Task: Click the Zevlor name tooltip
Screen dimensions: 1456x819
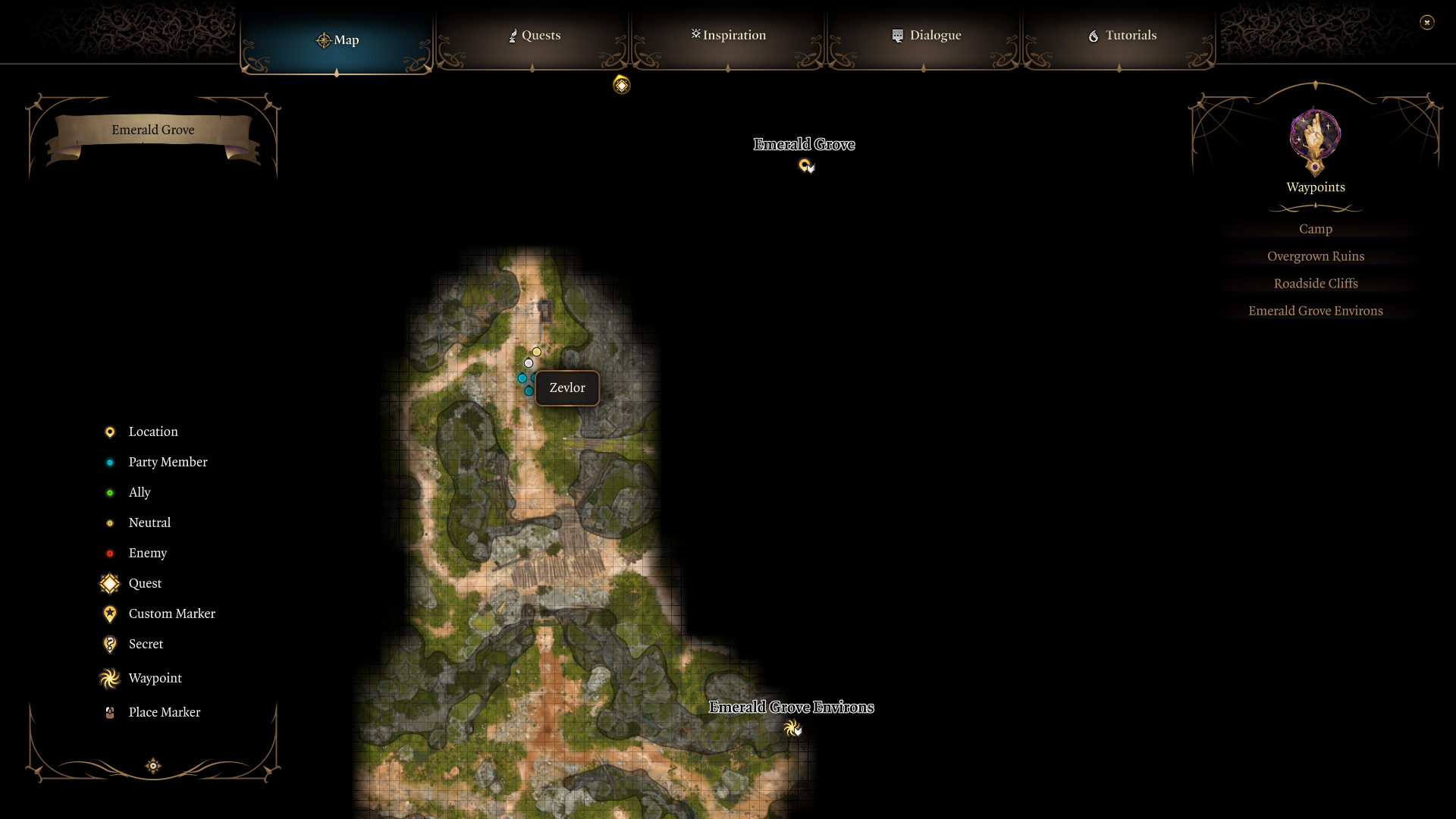Action: click(566, 388)
